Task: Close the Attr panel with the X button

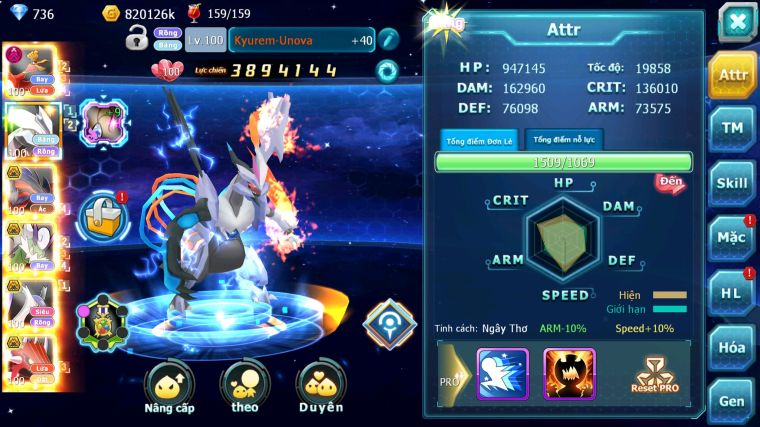Action: tap(737, 22)
